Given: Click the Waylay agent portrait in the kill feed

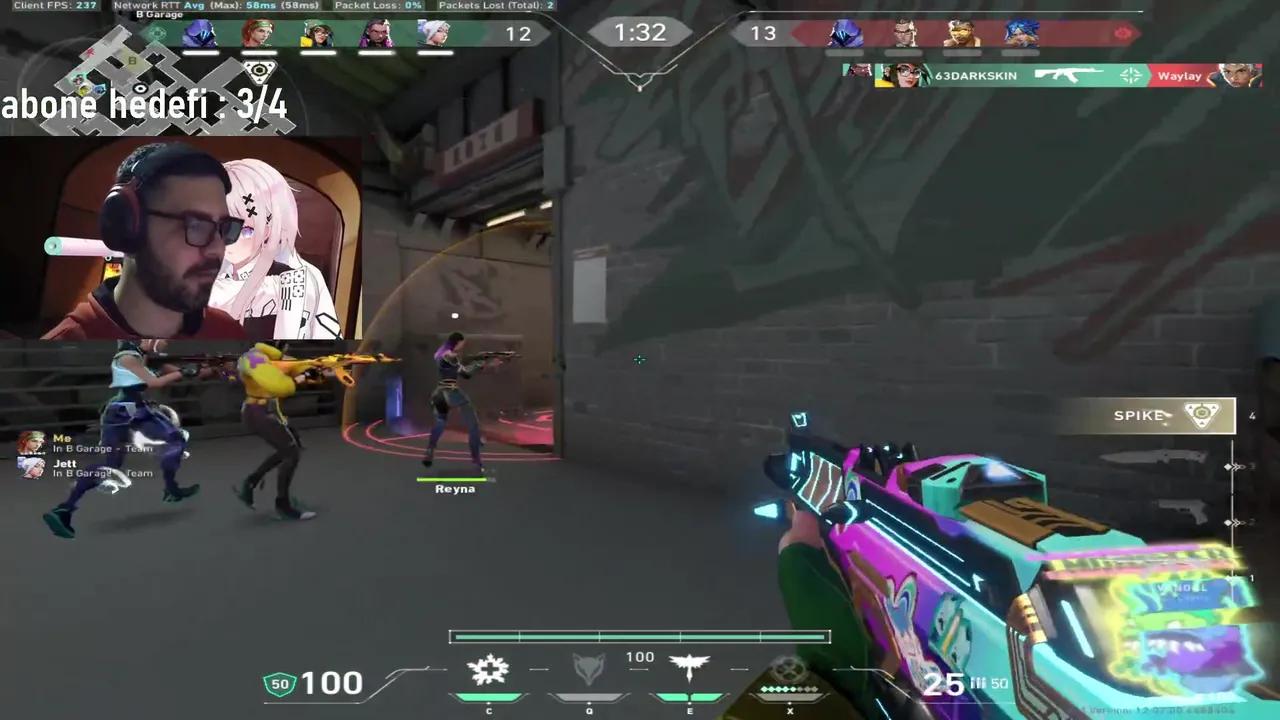Looking at the screenshot, I should click(x=1239, y=75).
